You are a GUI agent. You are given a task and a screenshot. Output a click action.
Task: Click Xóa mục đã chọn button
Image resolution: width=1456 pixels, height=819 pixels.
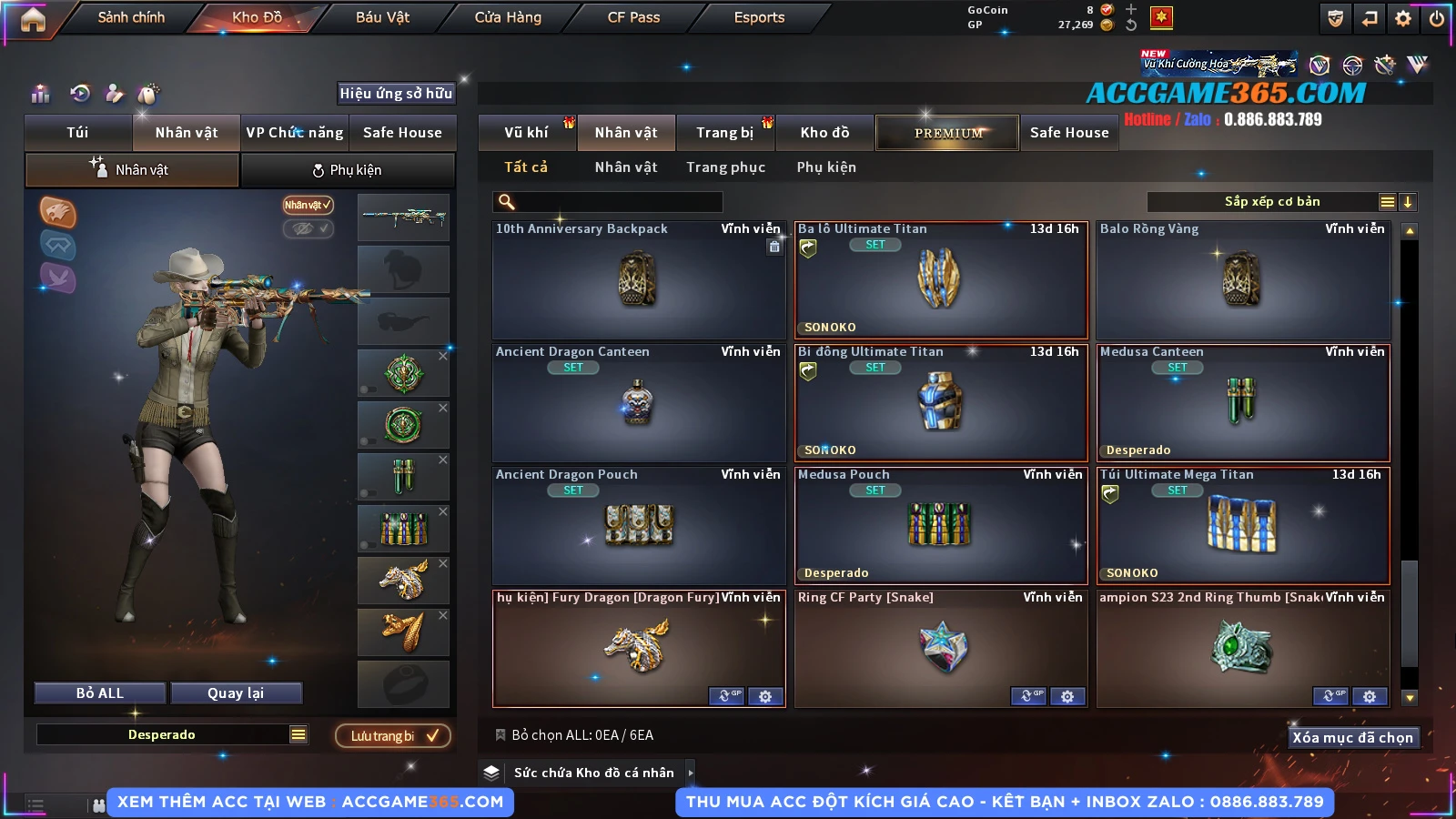click(1352, 737)
